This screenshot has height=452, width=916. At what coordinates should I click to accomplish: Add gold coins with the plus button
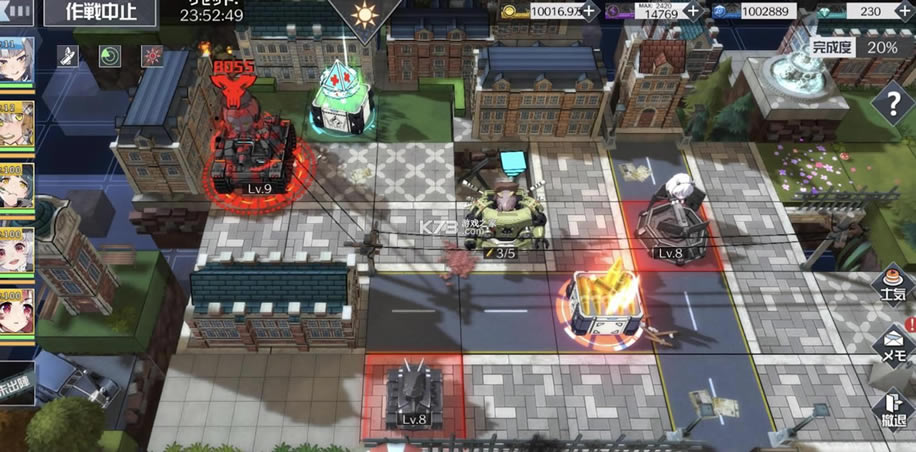tap(589, 11)
